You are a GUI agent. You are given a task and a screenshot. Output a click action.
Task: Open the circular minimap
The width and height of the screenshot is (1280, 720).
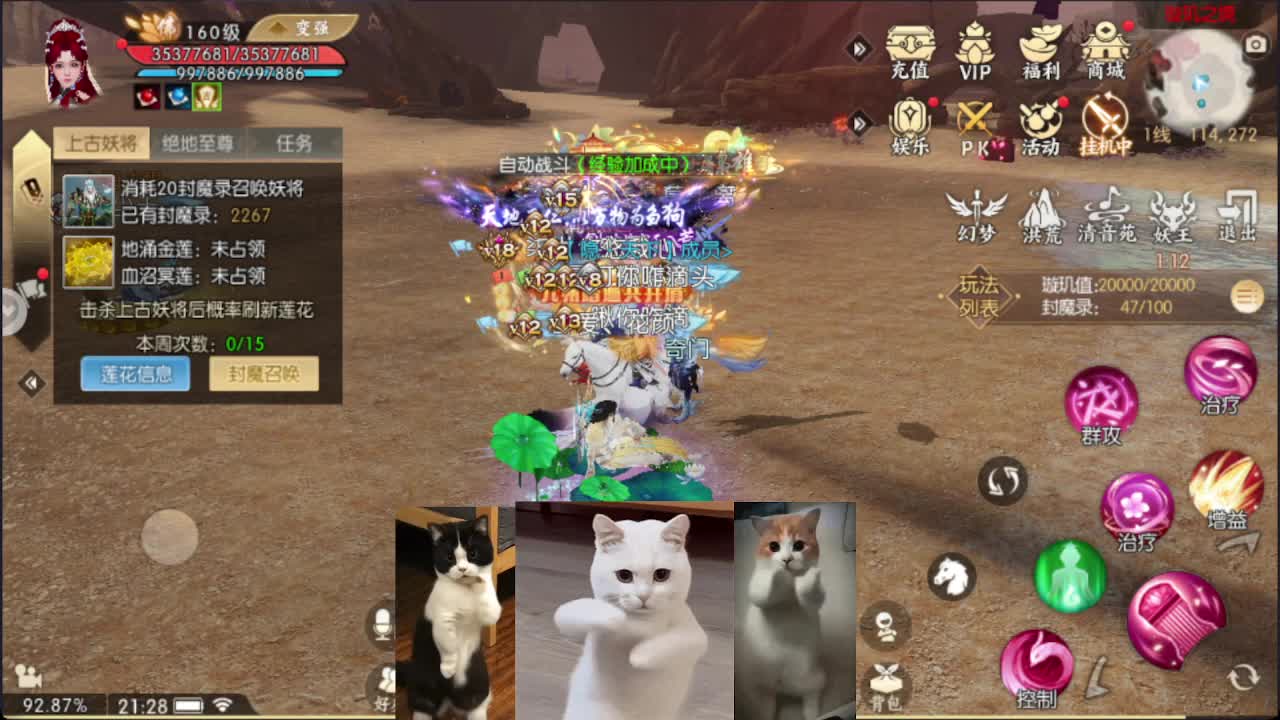click(1198, 83)
